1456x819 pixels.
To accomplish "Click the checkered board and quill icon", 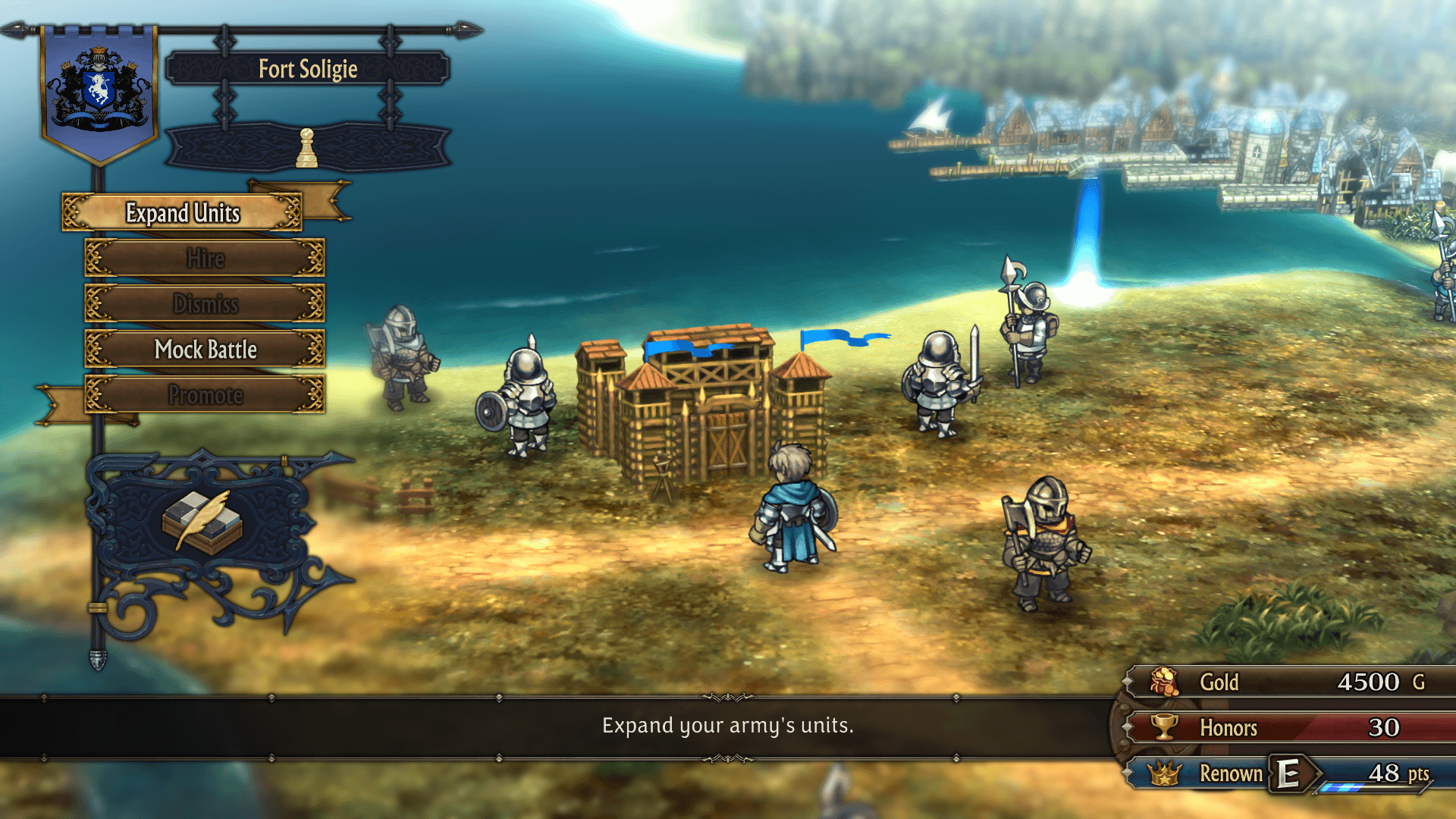I will point(202,522).
